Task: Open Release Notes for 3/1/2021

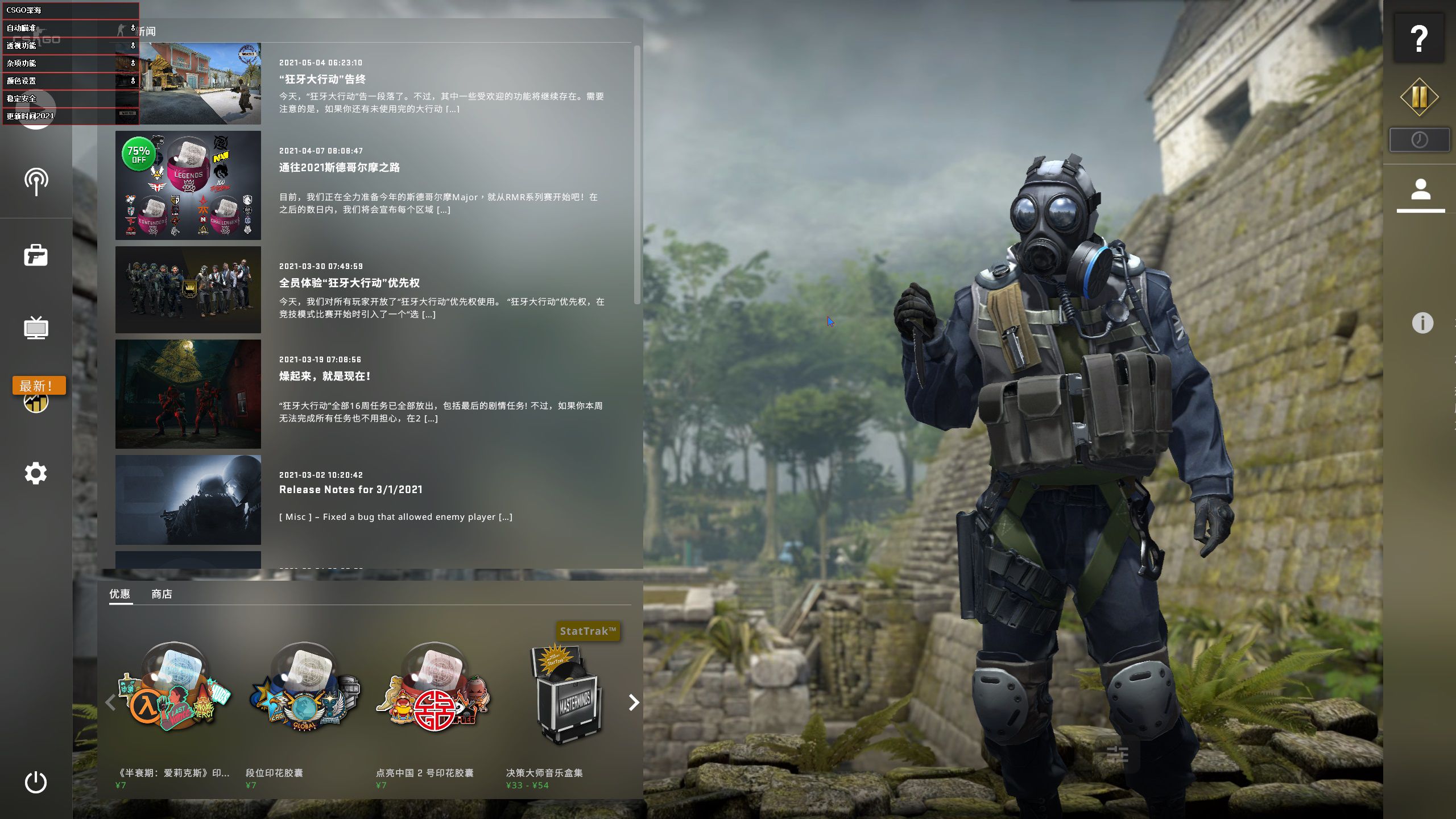Action: coord(351,489)
